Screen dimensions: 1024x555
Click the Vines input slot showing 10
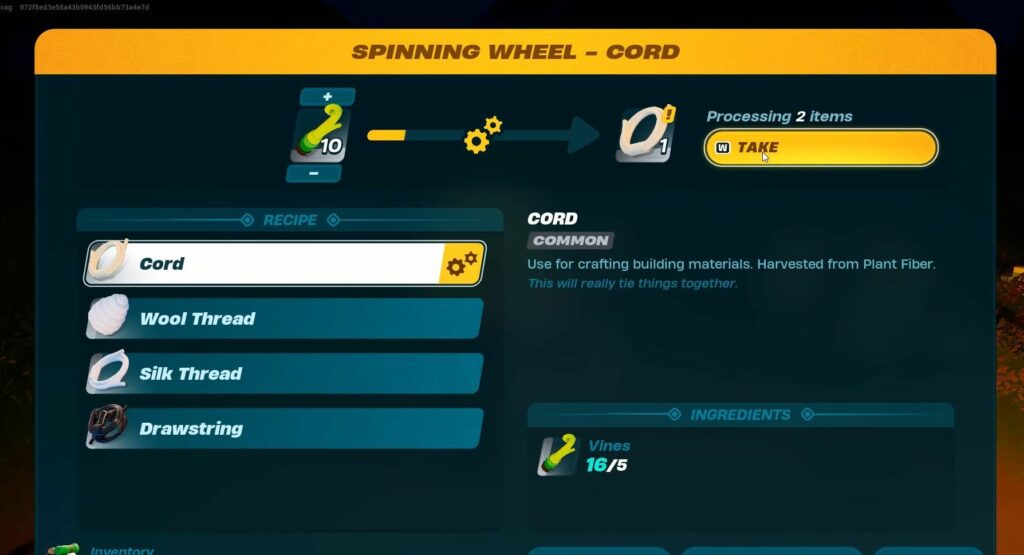320,135
